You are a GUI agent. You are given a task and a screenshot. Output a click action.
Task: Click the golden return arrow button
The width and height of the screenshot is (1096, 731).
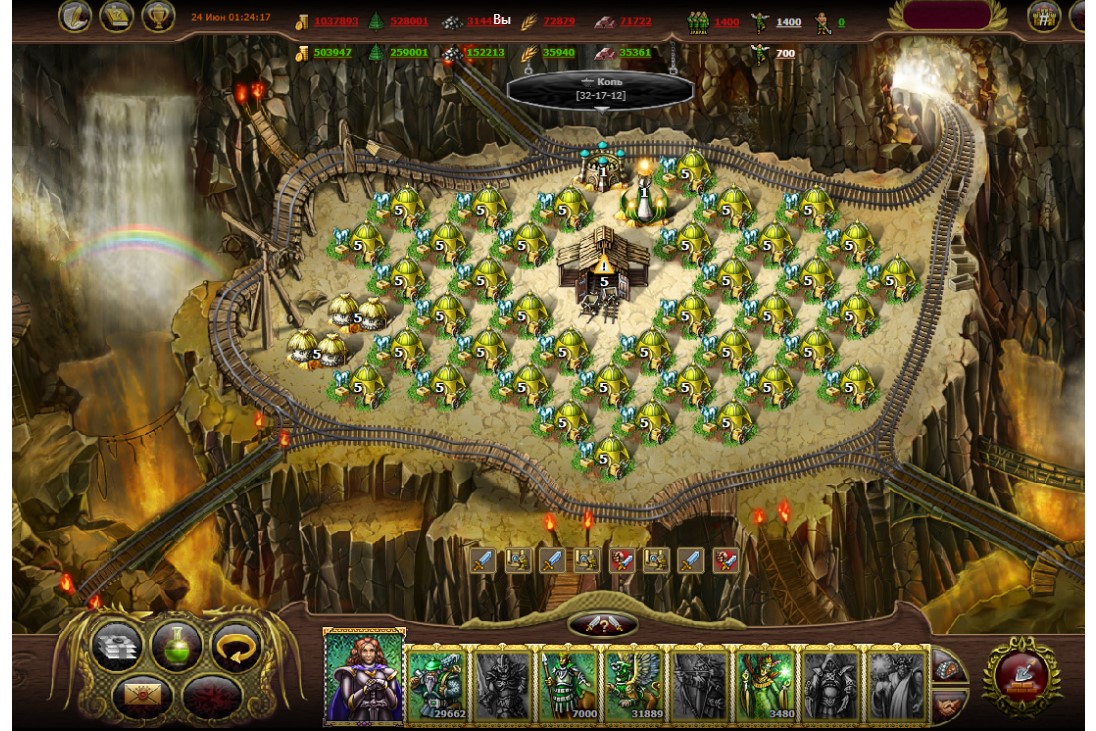click(236, 645)
